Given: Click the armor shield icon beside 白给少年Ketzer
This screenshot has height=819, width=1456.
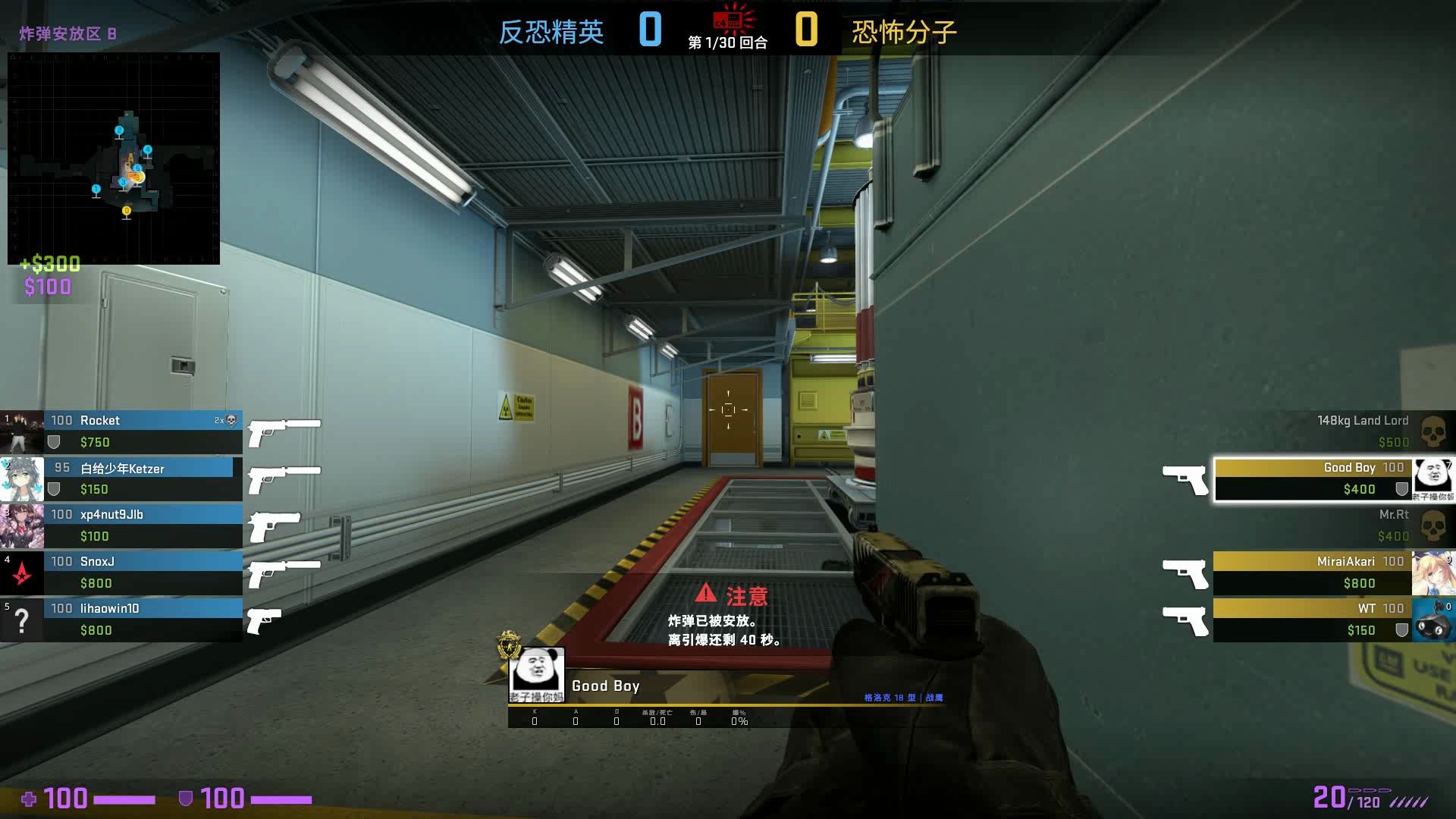Looking at the screenshot, I should (x=53, y=488).
